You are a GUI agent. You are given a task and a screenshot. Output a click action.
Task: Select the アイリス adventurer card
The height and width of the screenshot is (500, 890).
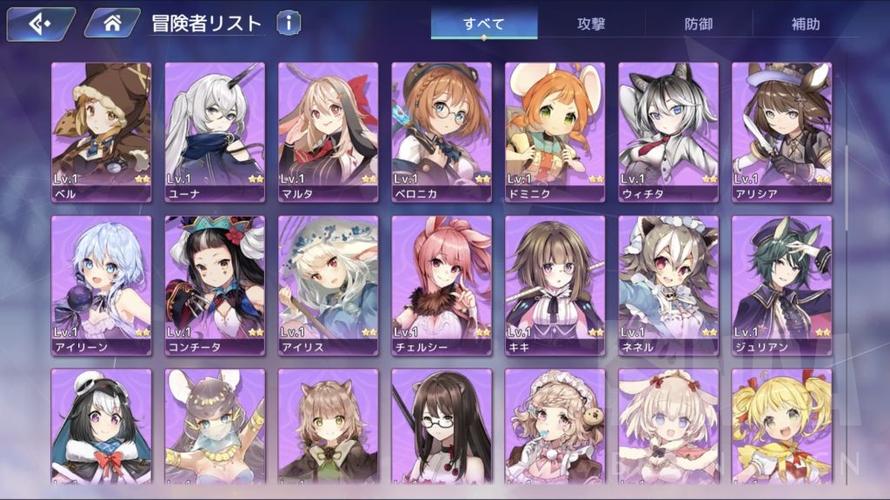pos(328,285)
